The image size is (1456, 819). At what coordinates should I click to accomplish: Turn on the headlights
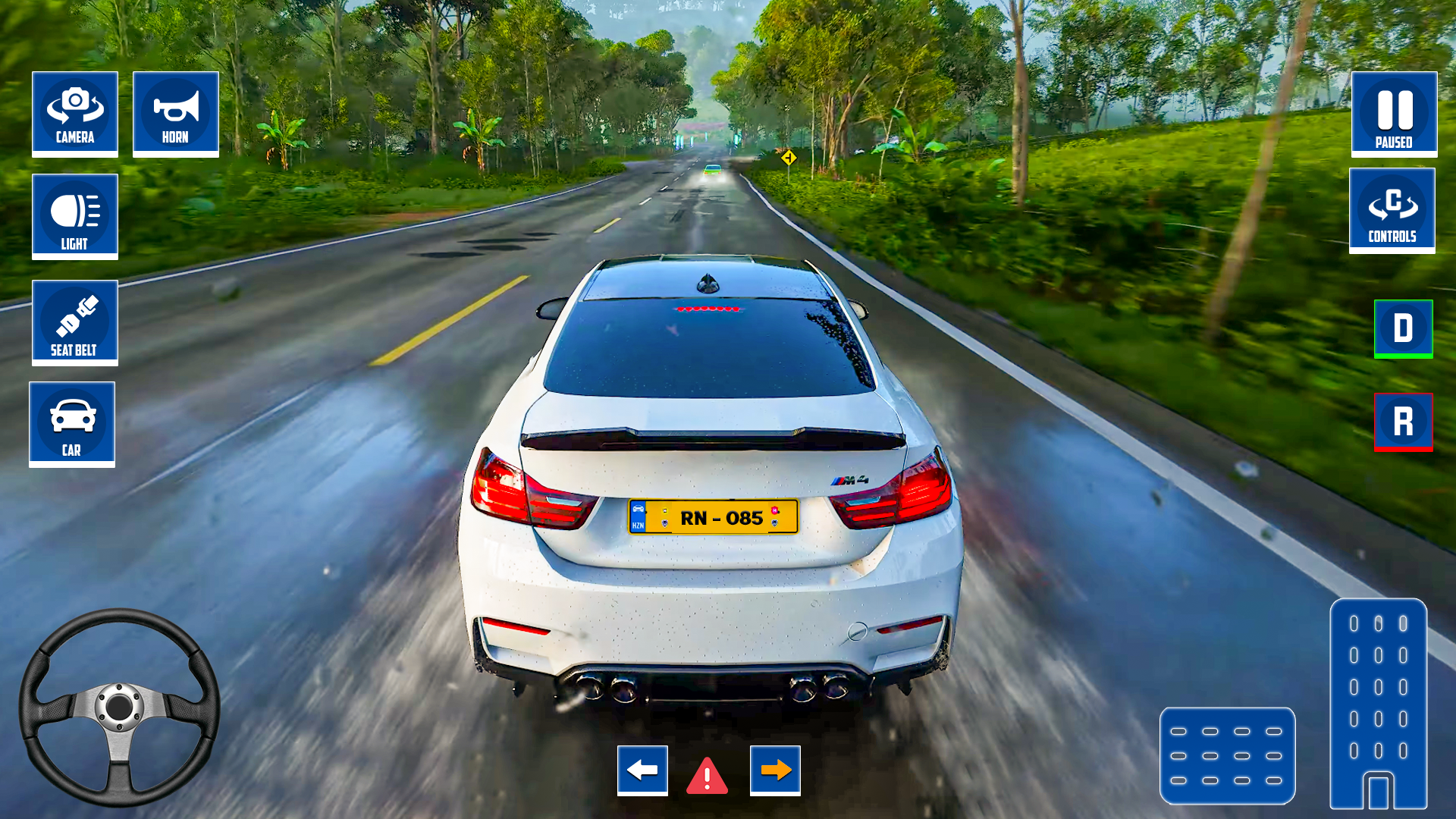tap(74, 216)
